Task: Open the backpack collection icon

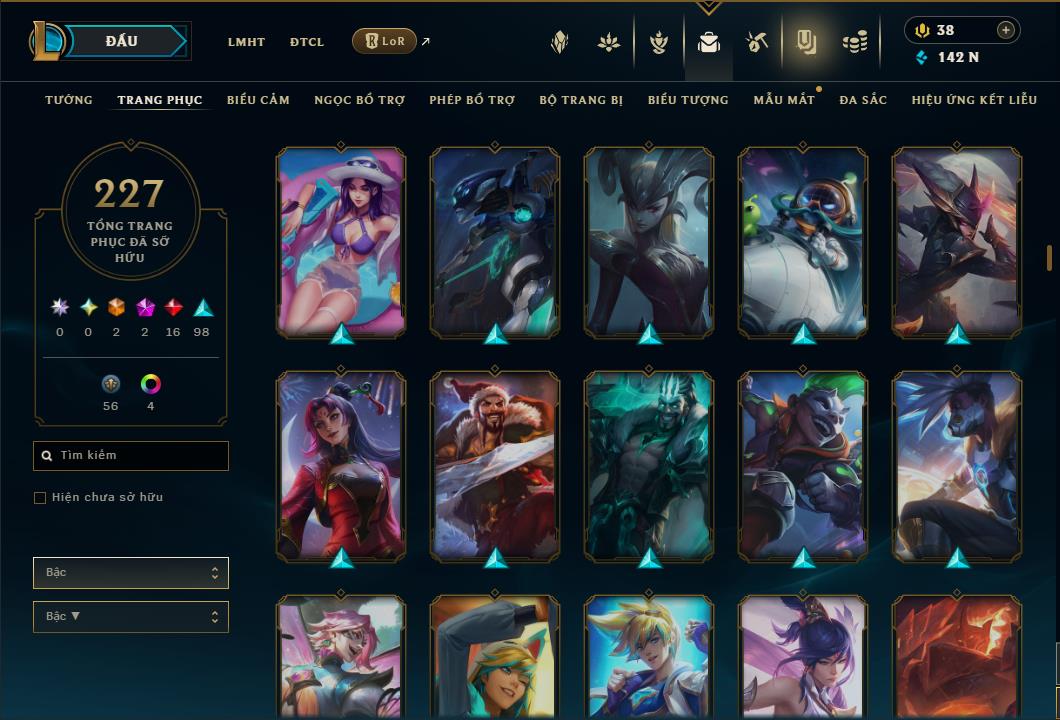Action: (709, 42)
